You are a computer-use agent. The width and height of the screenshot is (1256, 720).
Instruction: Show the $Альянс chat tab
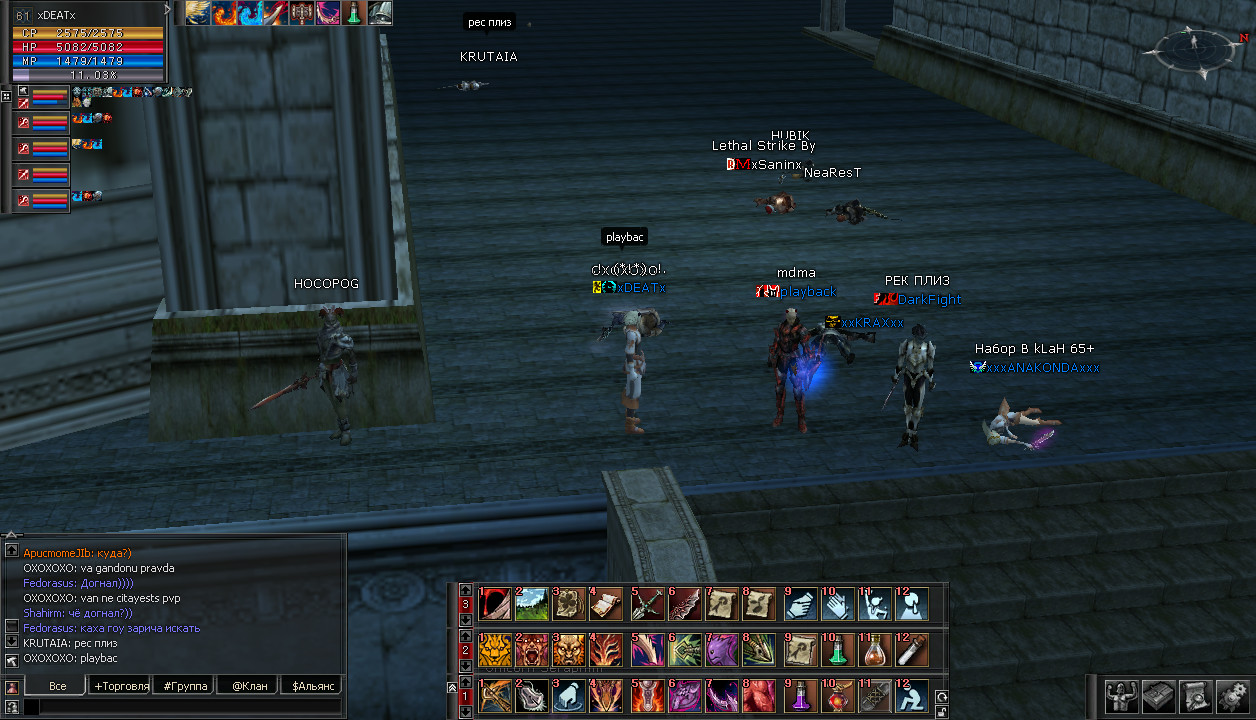point(312,686)
